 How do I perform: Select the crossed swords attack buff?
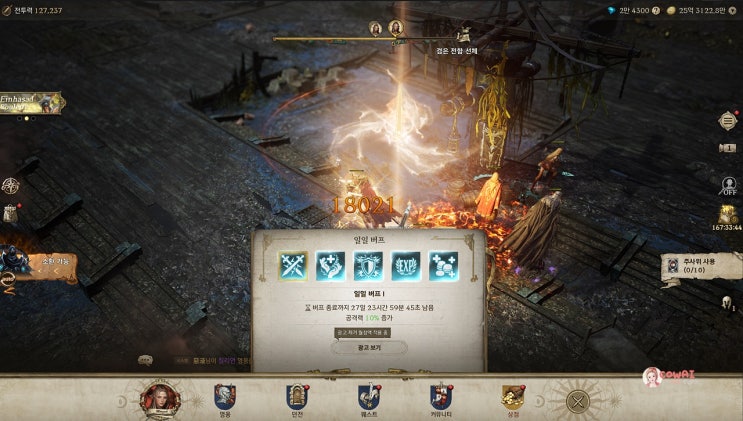pos(293,265)
